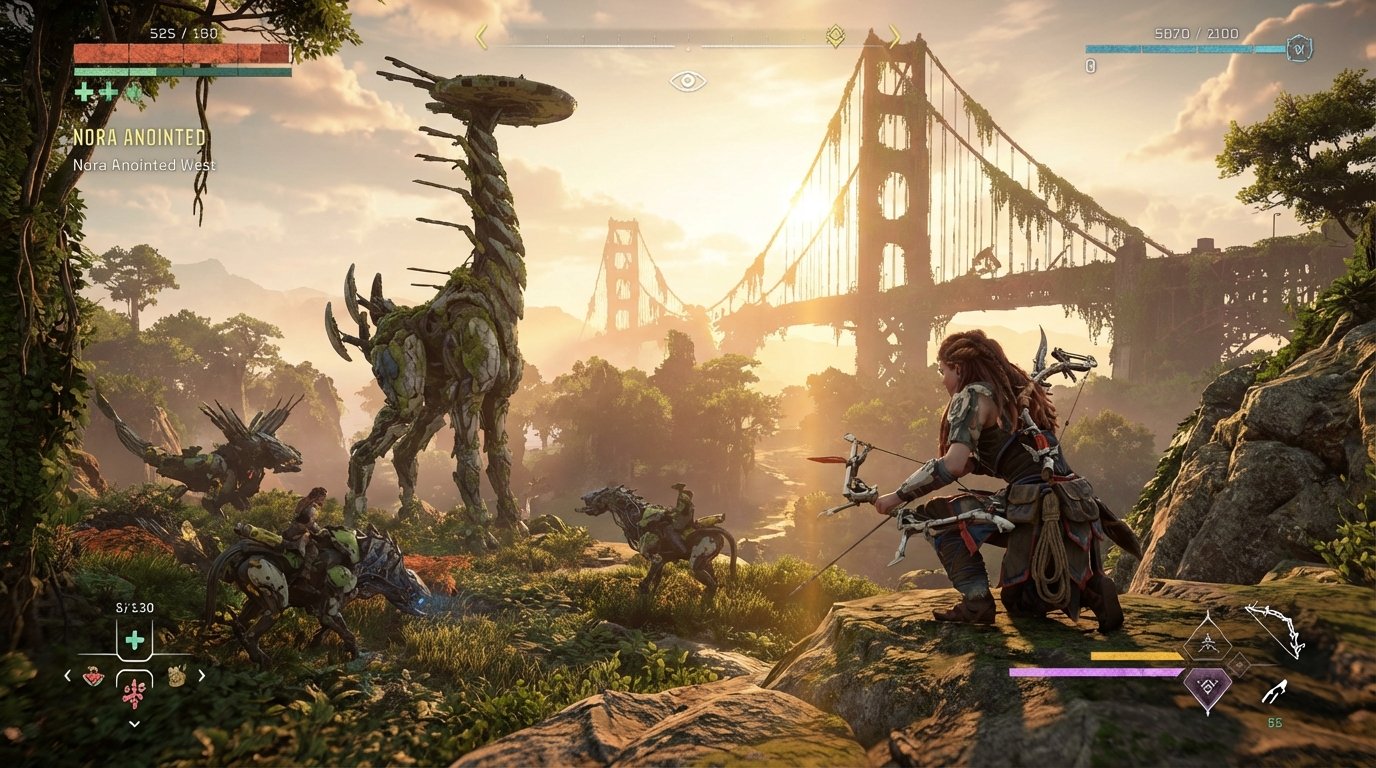Viewport: 1376px width, 768px height.
Task: Select the Nora Anointed West objective
Action: (143, 164)
